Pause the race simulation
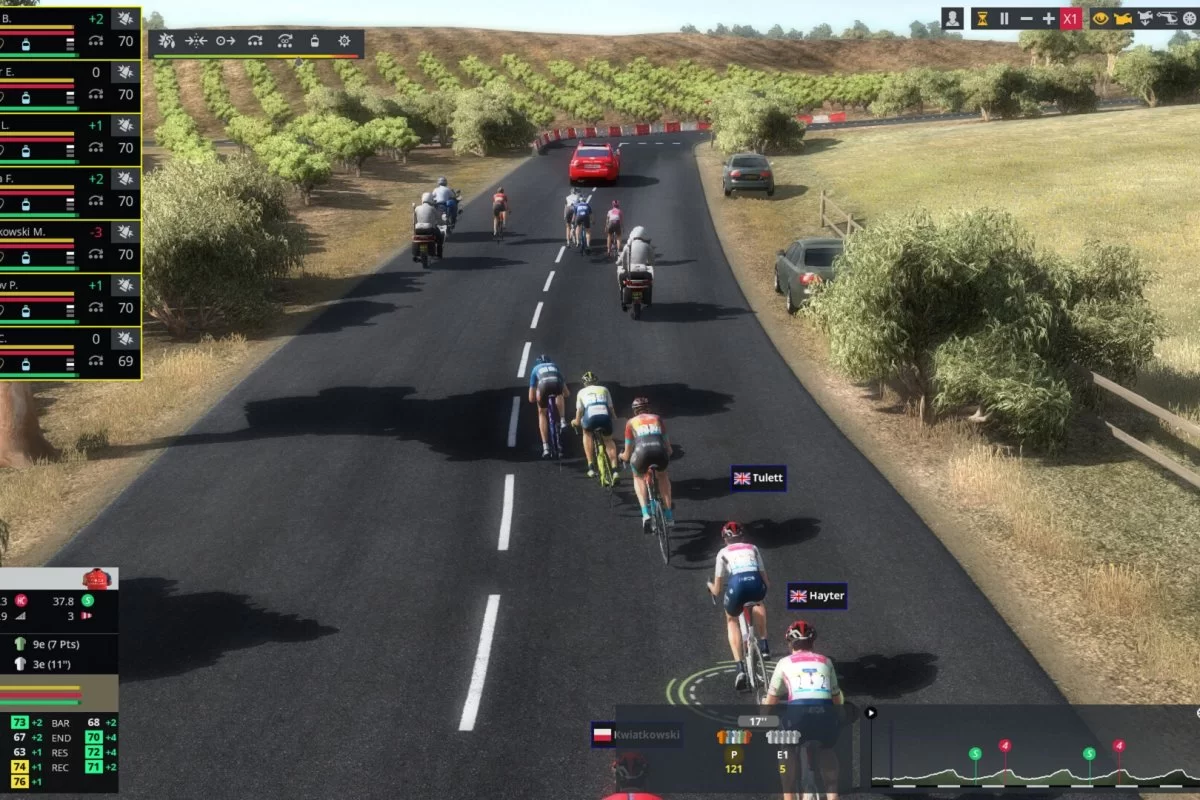 pyautogui.click(x=1004, y=18)
